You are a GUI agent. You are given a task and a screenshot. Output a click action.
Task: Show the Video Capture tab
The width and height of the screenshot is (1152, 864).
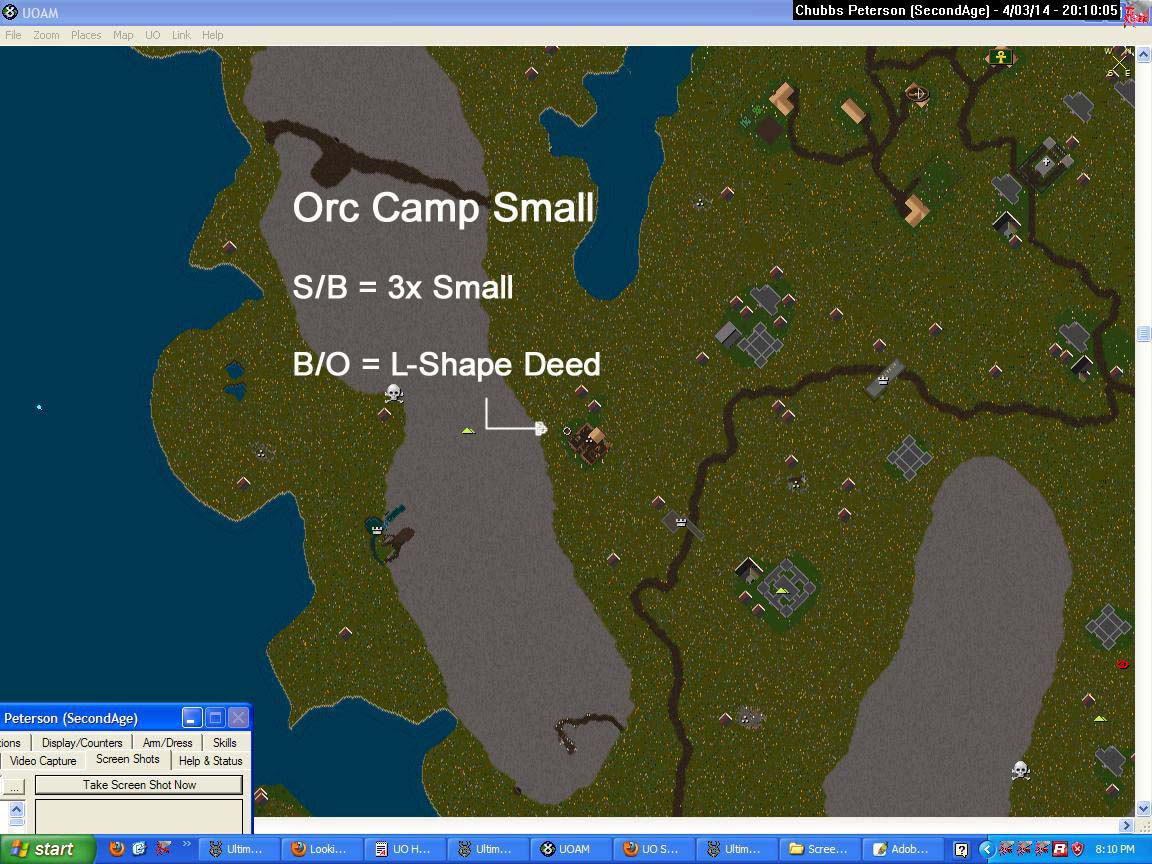43,761
